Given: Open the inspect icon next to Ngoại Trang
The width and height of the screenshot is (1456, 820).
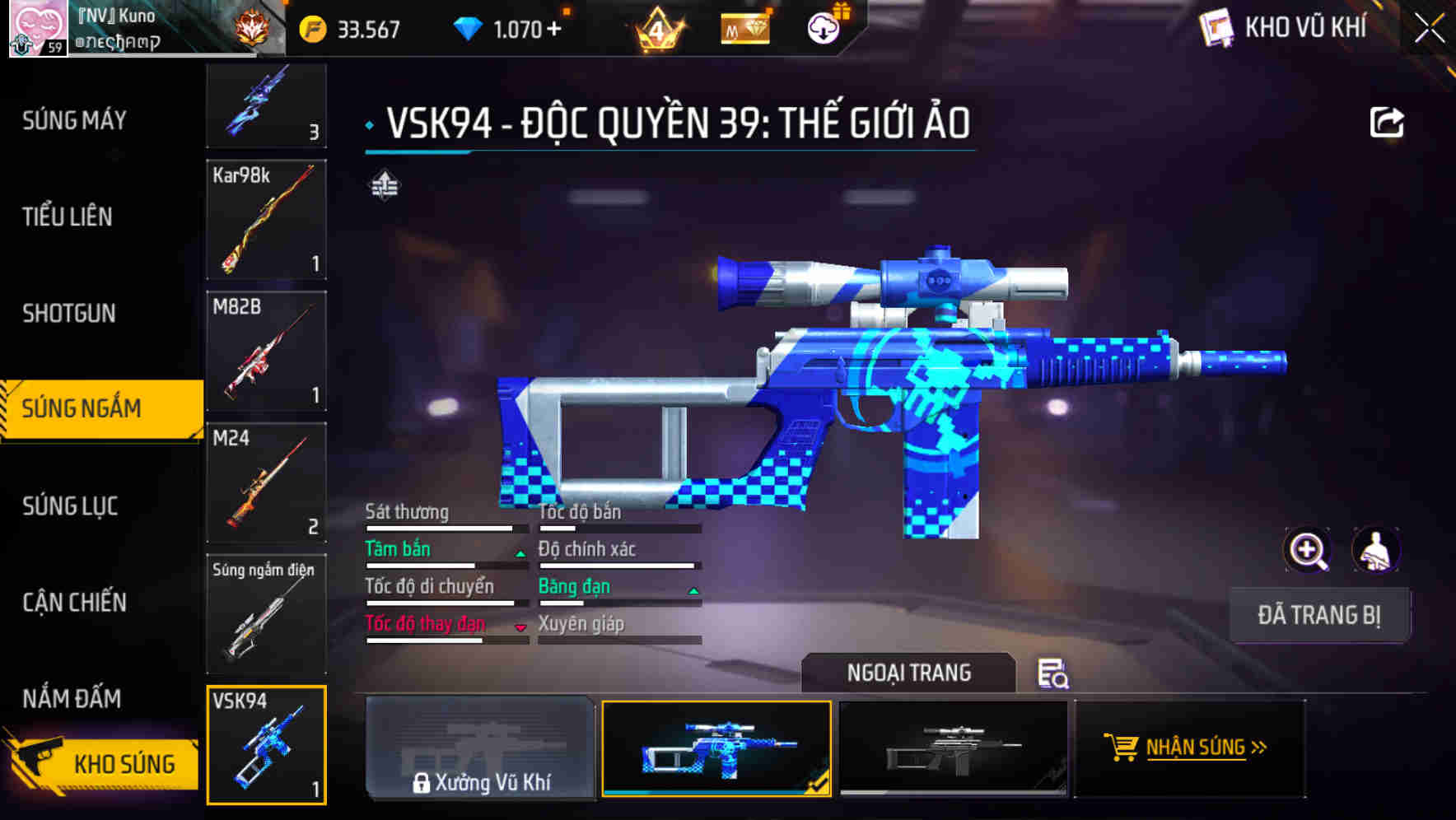Looking at the screenshot, I should pos(1054,675).
